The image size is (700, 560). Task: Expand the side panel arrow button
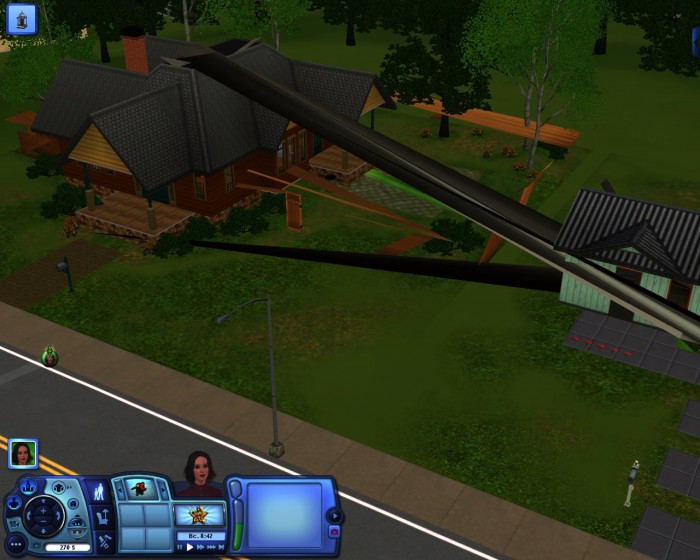(x=334, y=516)
